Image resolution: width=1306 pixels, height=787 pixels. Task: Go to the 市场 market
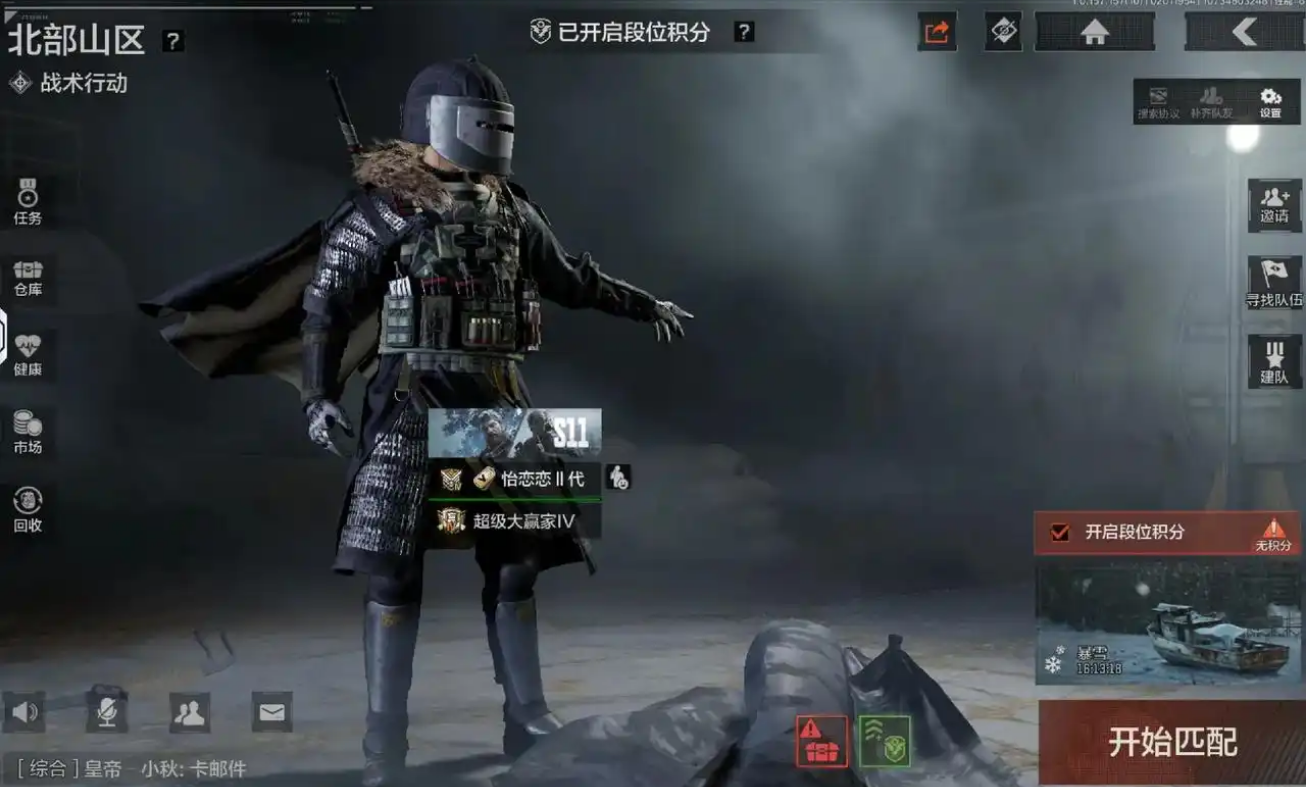28,432
